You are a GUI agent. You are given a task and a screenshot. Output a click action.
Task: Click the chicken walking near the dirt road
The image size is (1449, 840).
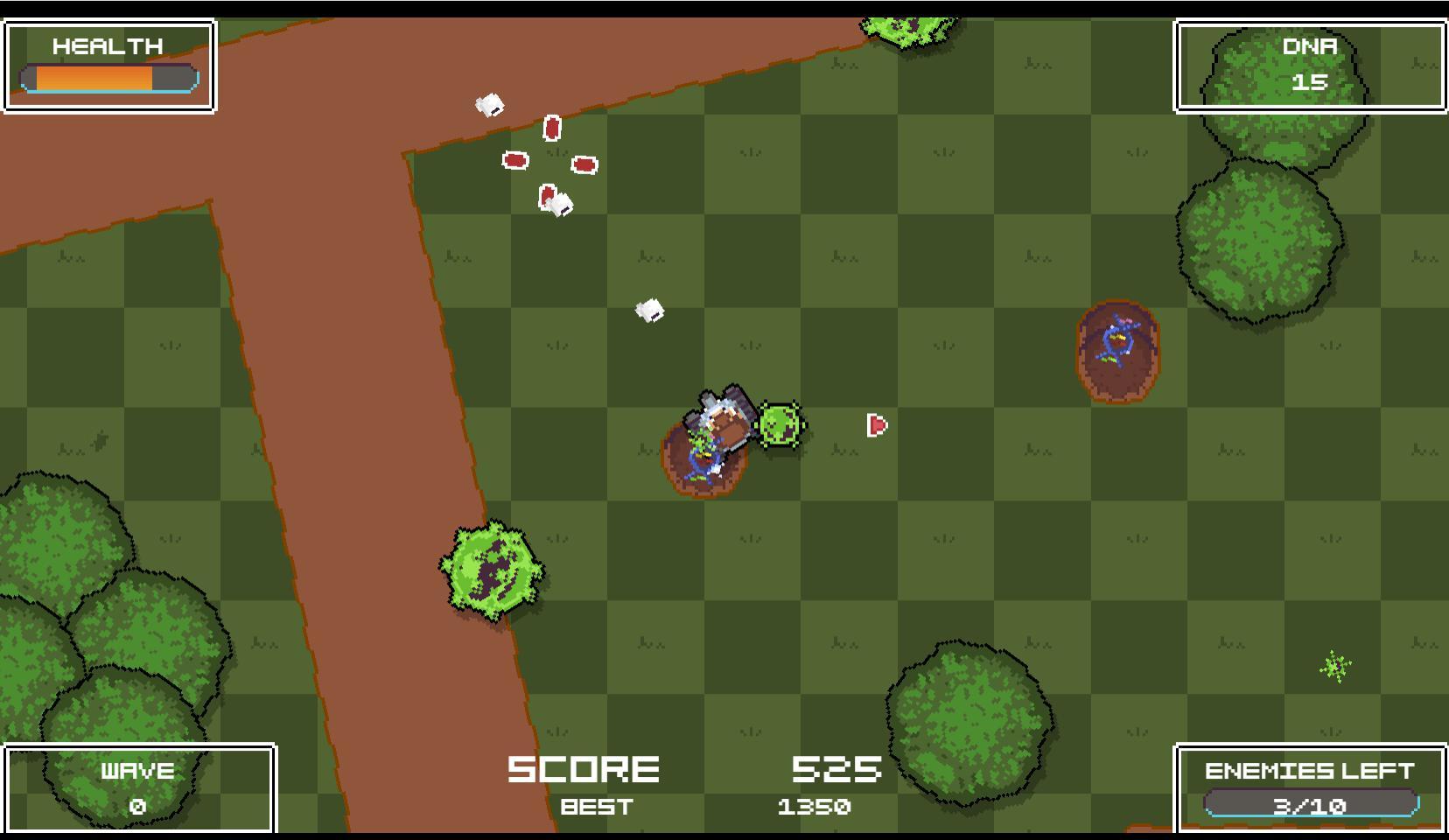(x=490, y=105)
